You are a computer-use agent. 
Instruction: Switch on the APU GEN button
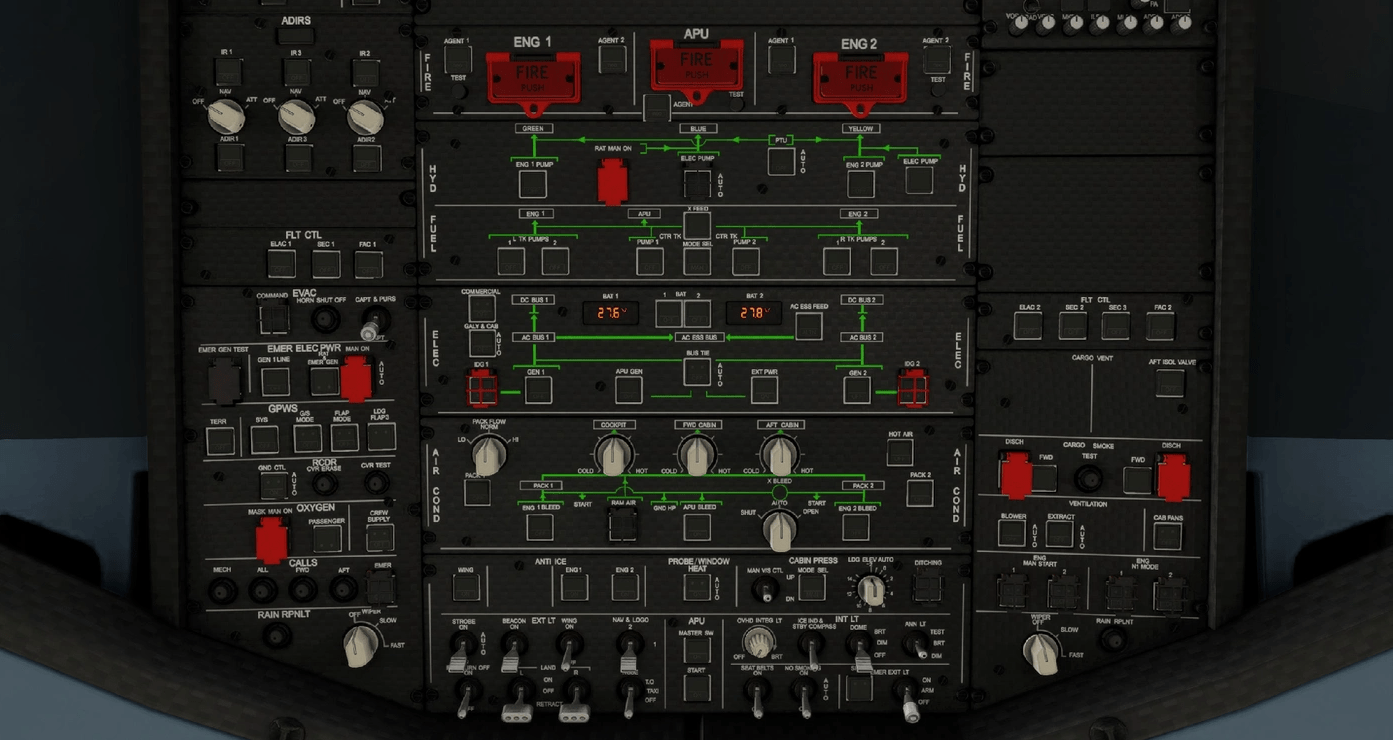click(628, 390)
